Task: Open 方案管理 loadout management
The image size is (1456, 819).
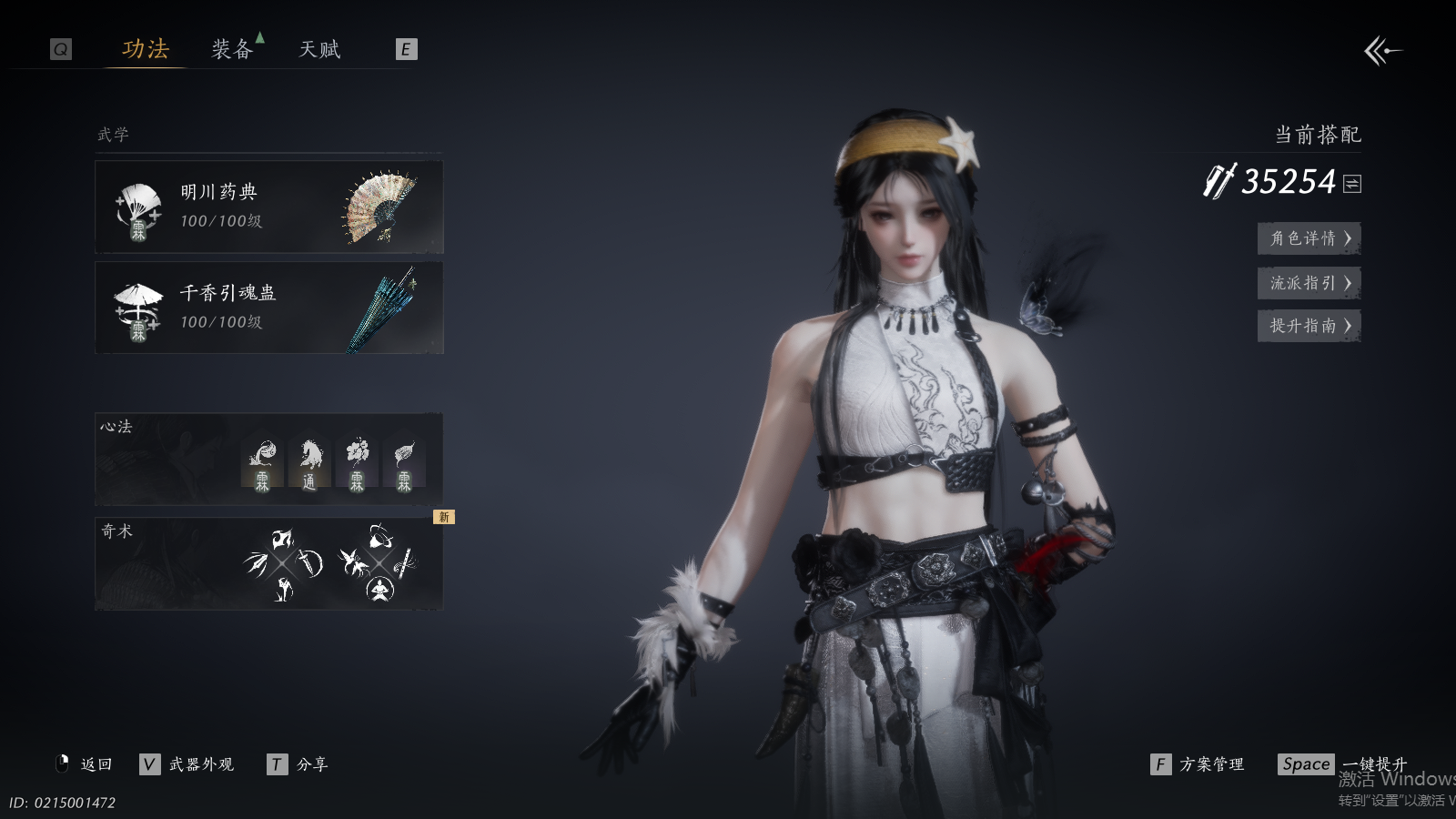Action: coord(1198,764)
